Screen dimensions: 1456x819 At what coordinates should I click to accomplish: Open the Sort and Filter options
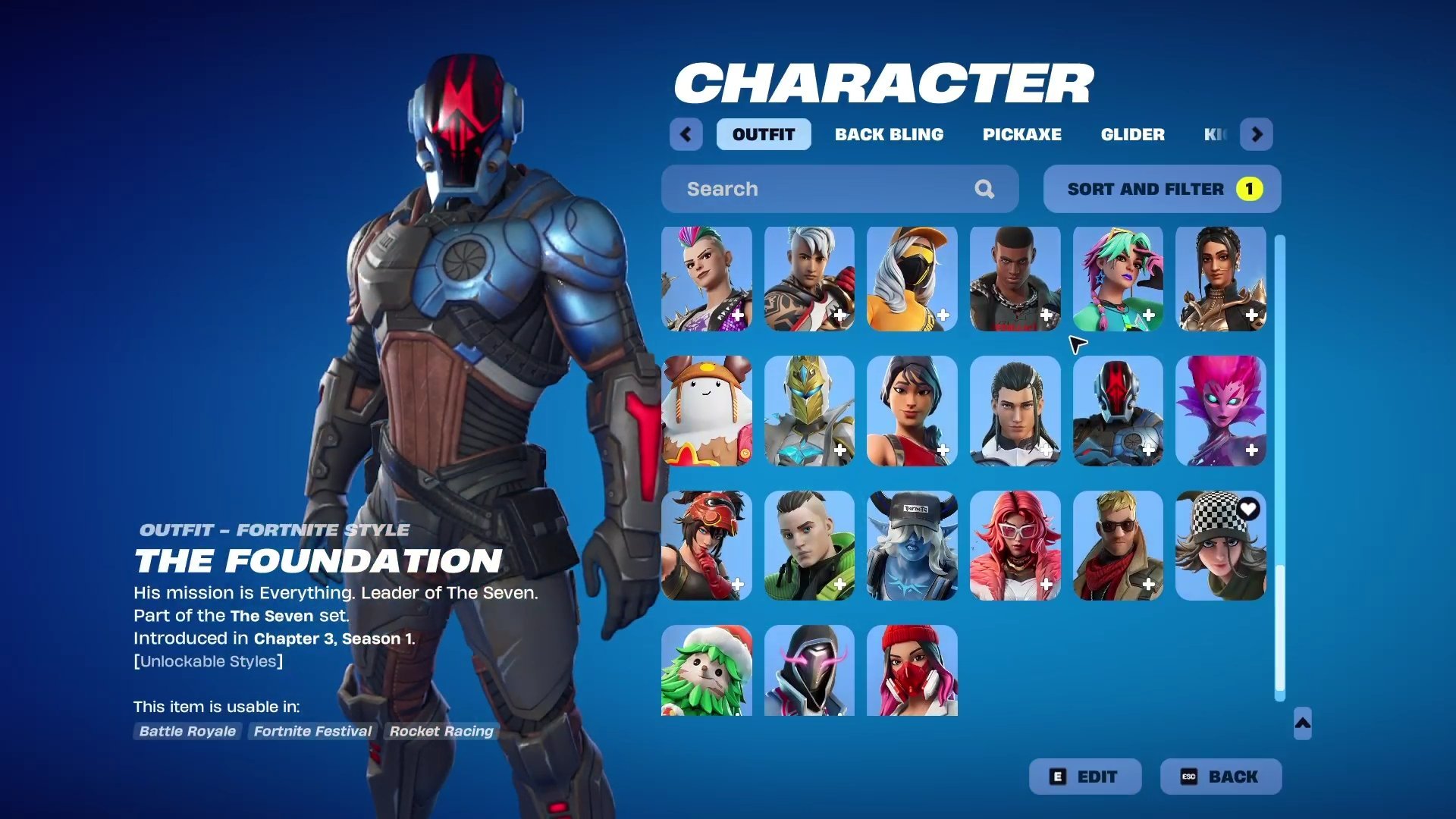coord(1160,189)
